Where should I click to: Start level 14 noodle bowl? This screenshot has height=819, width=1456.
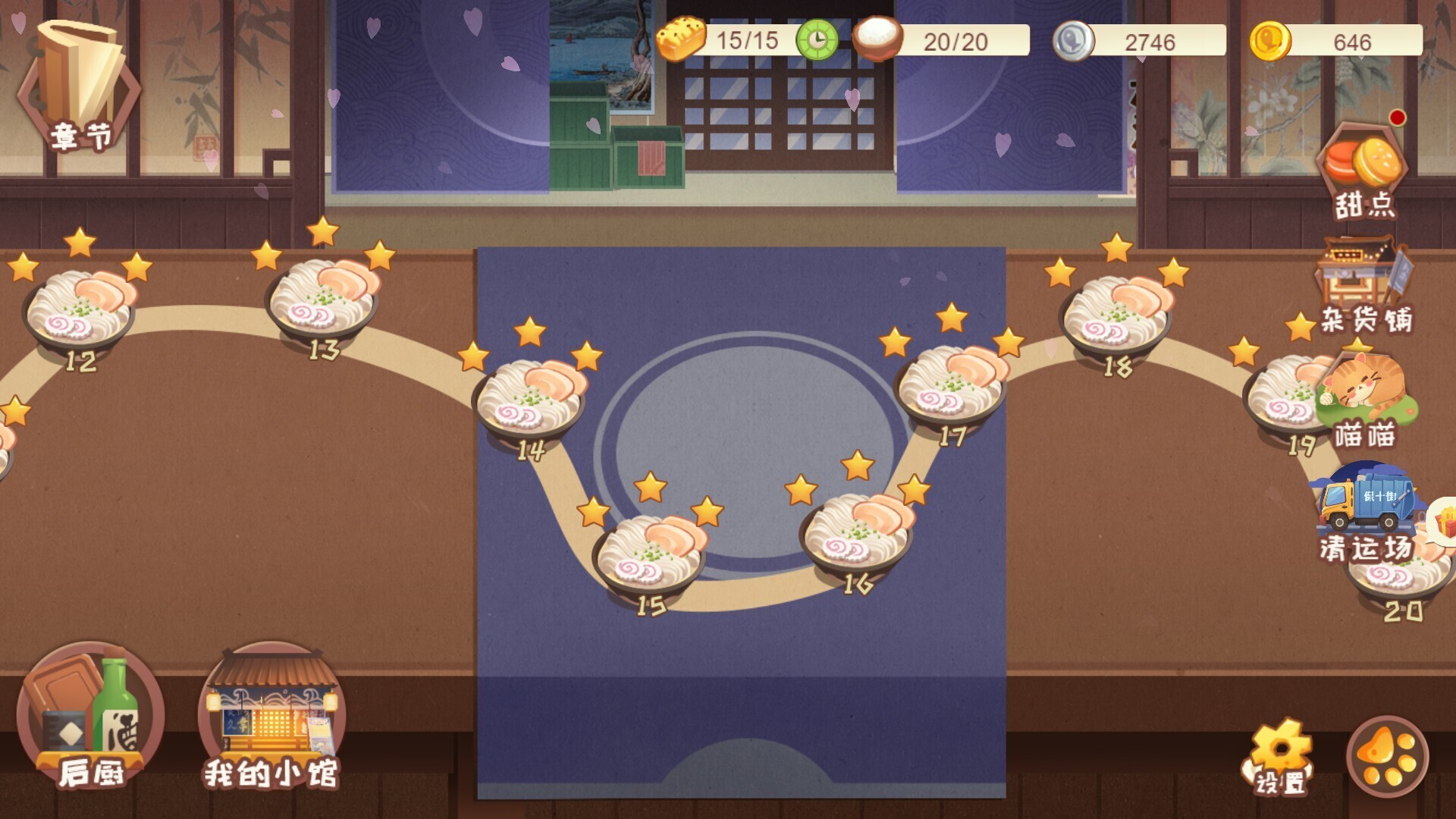(x=529, y=400)
